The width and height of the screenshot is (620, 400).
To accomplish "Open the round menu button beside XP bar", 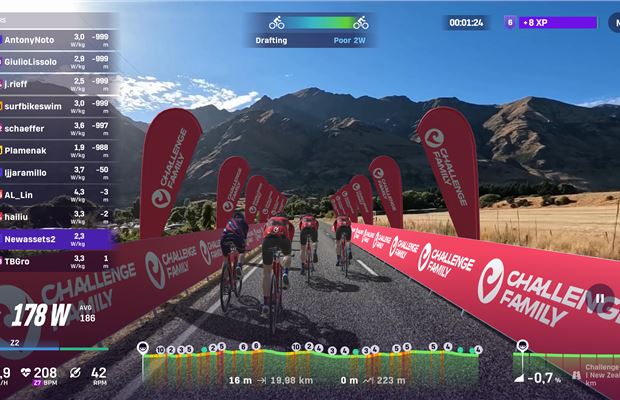I will (610, 22).
